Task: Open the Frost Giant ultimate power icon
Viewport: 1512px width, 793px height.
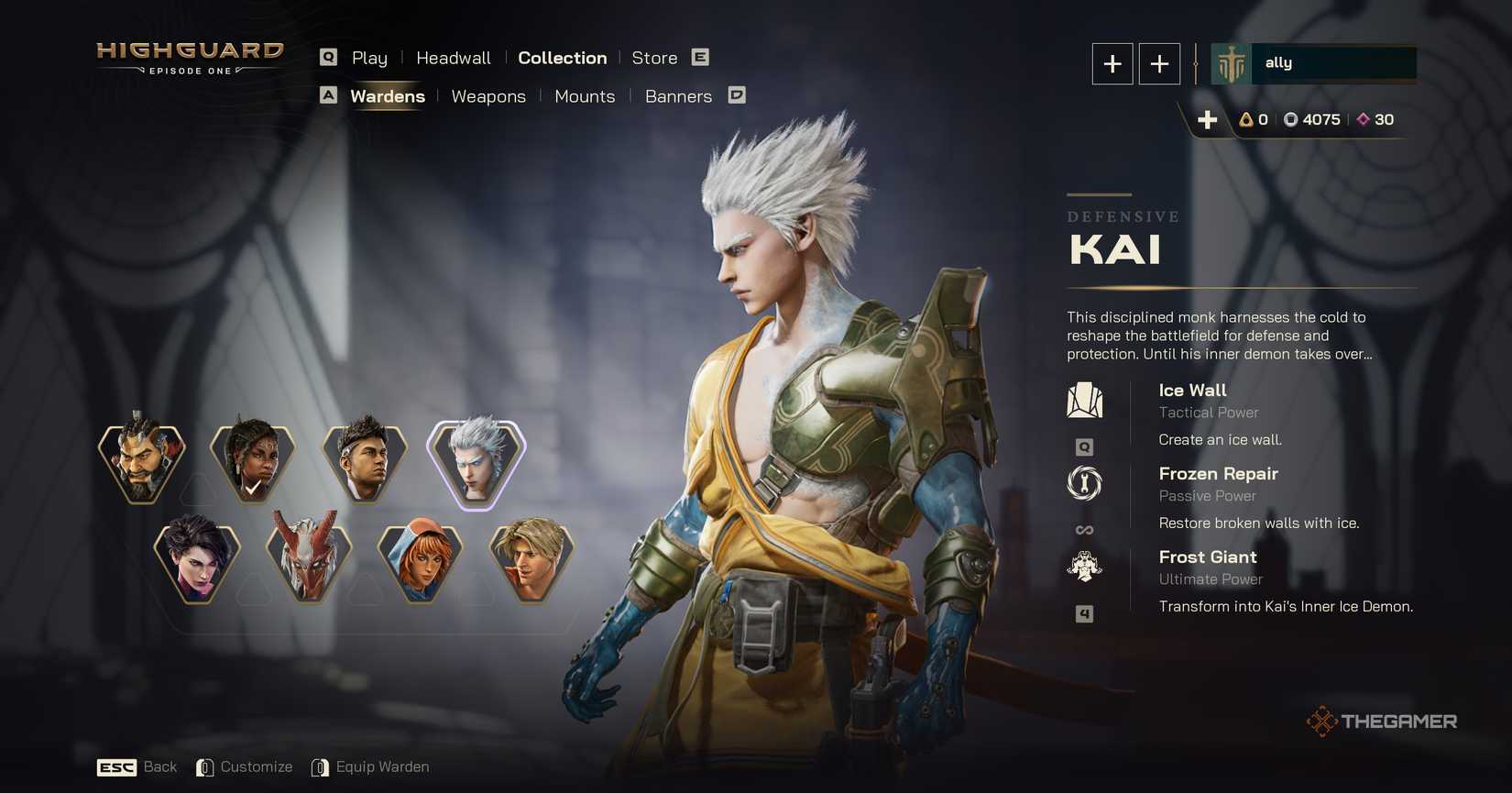Action: click(1085, 567)
